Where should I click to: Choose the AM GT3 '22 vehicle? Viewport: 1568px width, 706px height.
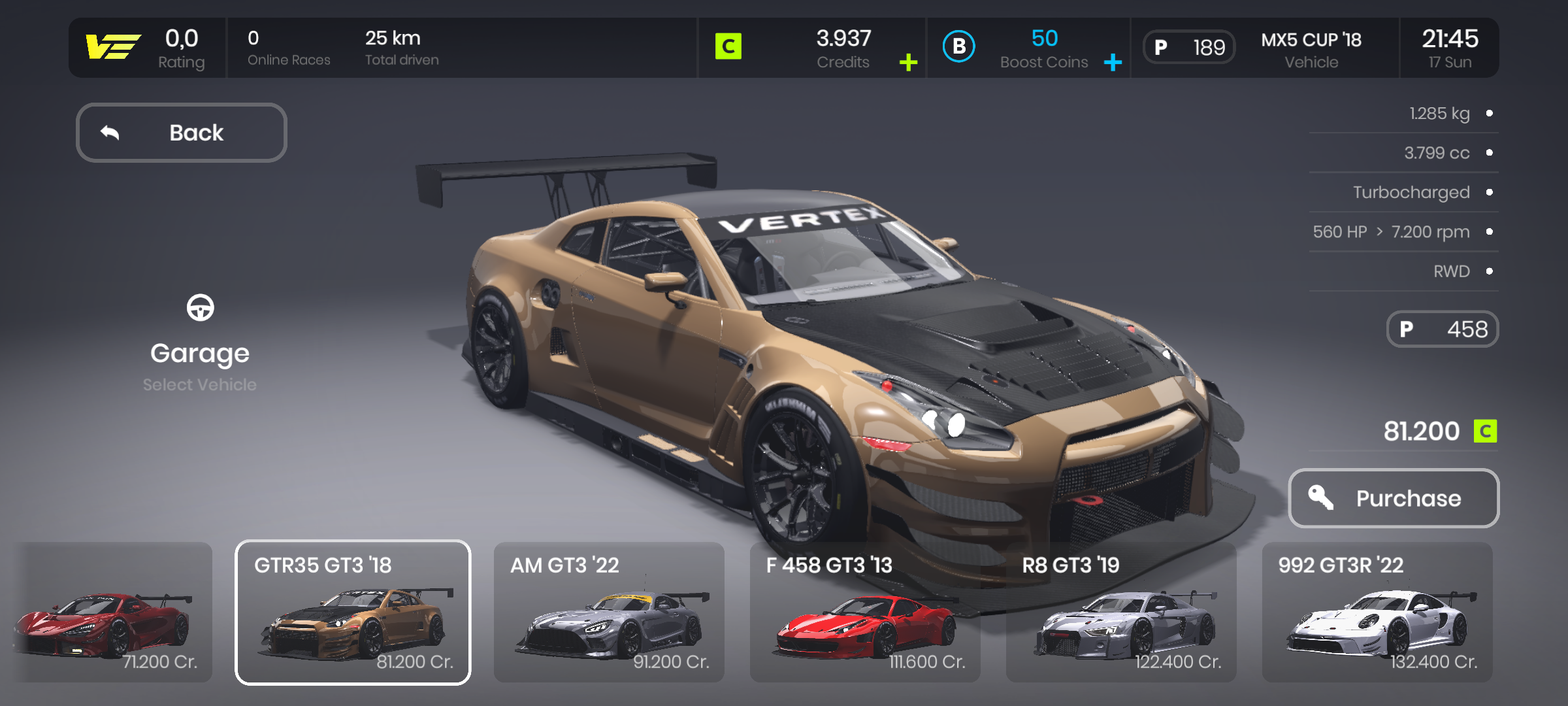[x=609, y=613]
